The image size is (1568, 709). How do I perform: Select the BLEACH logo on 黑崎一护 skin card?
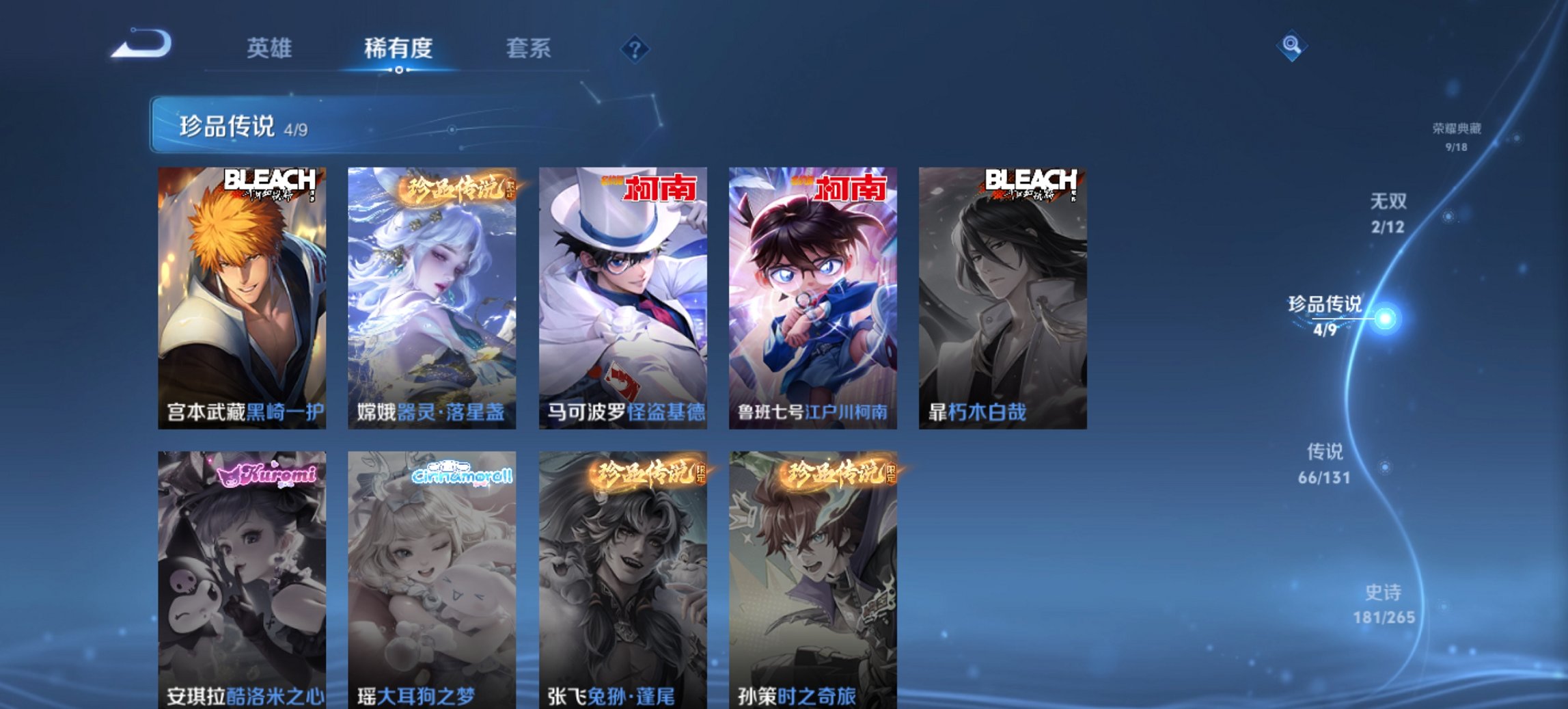[x=271, y=180]
